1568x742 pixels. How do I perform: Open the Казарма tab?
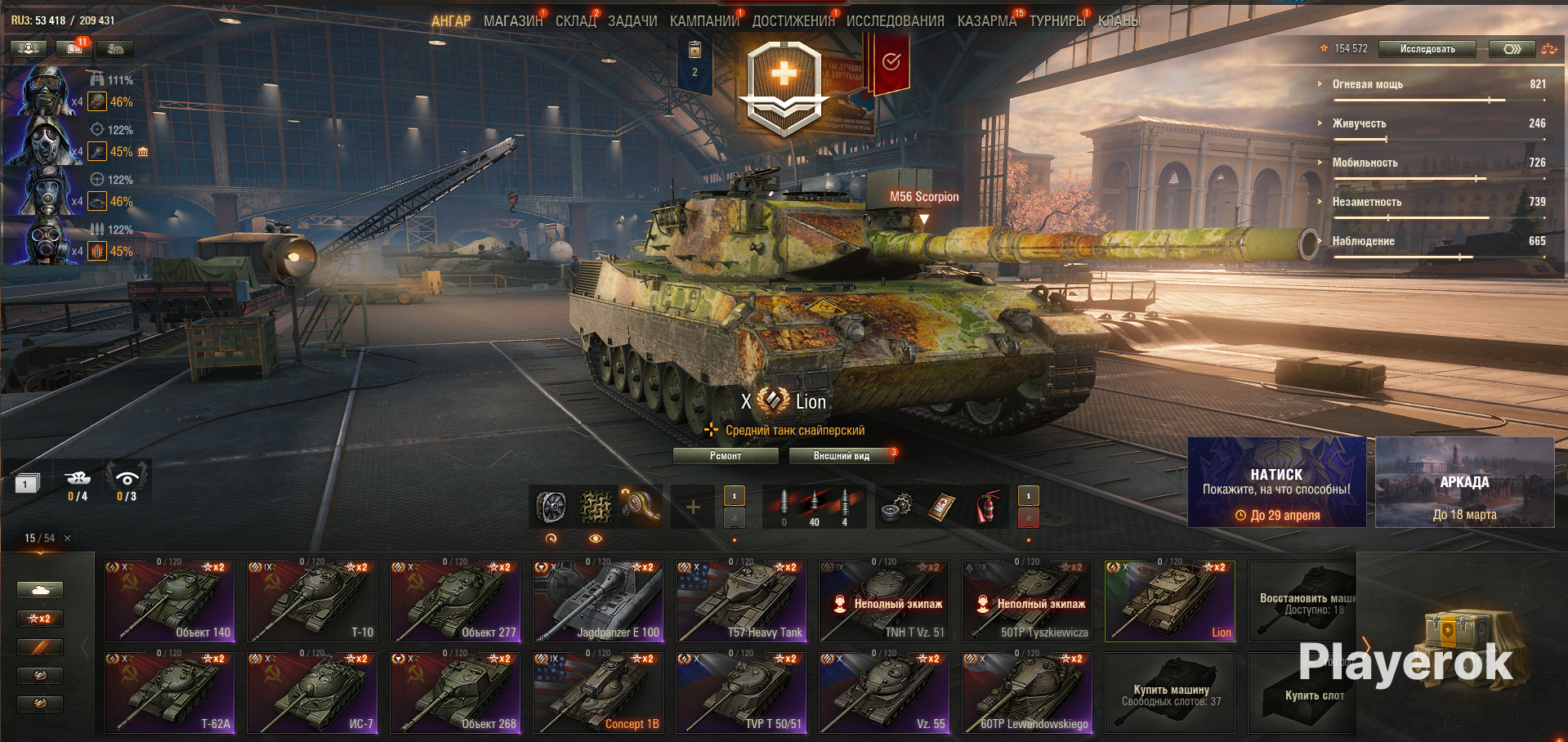pyautogui.click(x=986, y=21)
